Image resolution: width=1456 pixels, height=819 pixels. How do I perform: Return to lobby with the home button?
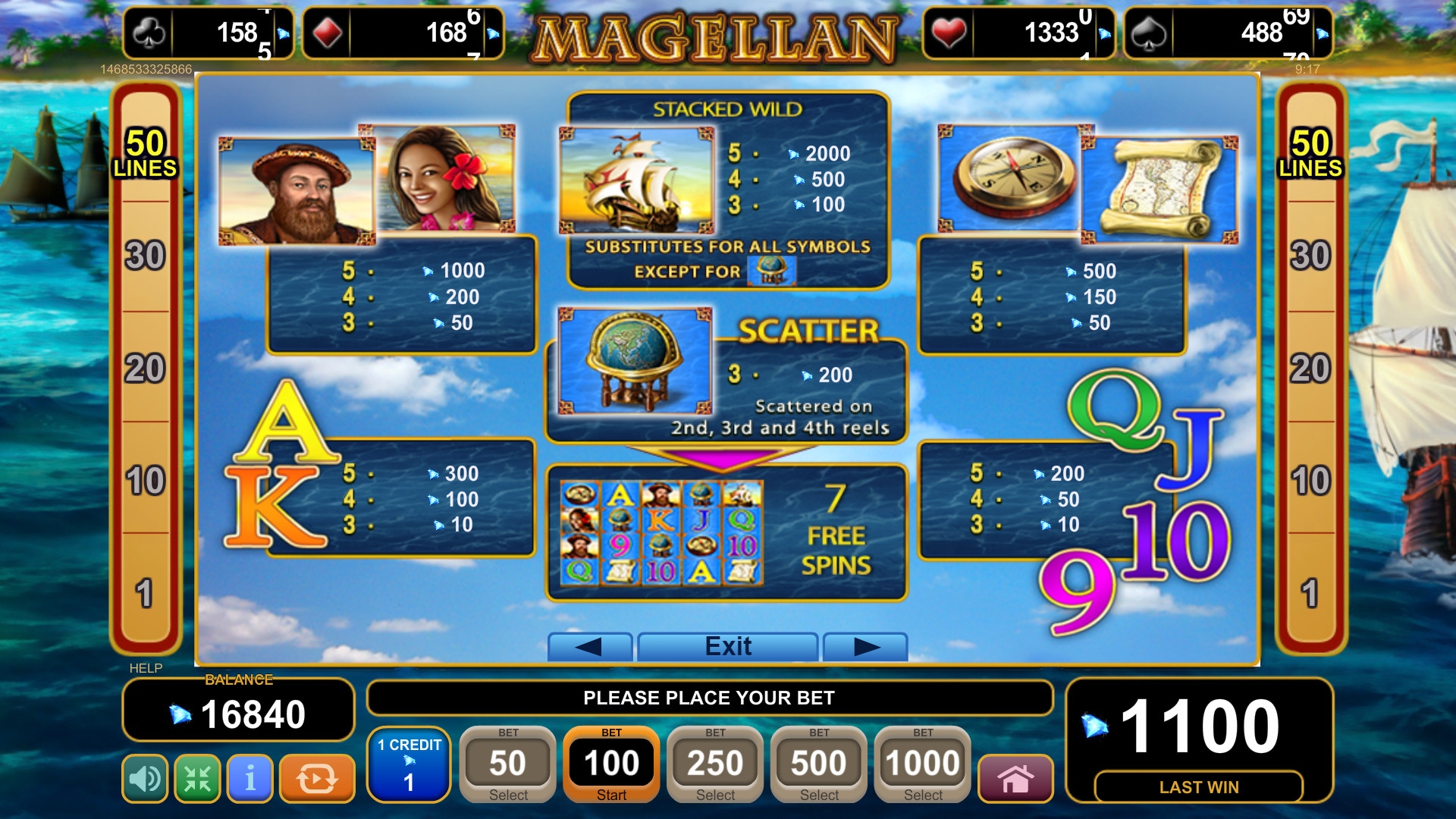tap(1015, 778)
